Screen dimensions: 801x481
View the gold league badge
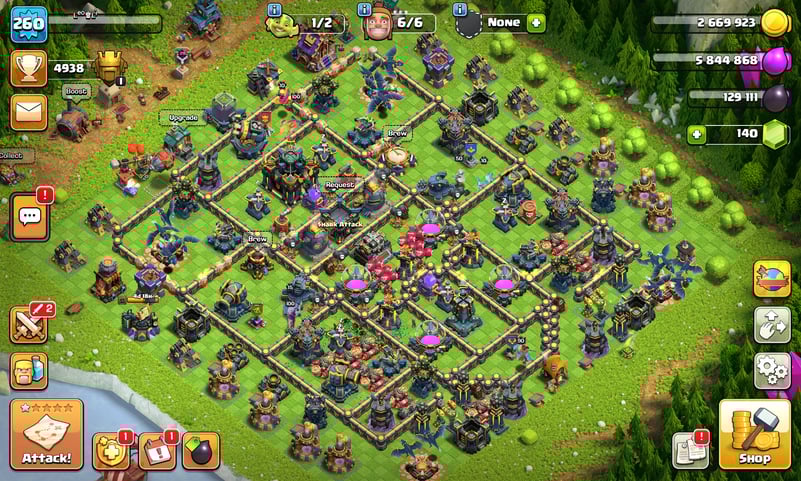coord(109,68)
